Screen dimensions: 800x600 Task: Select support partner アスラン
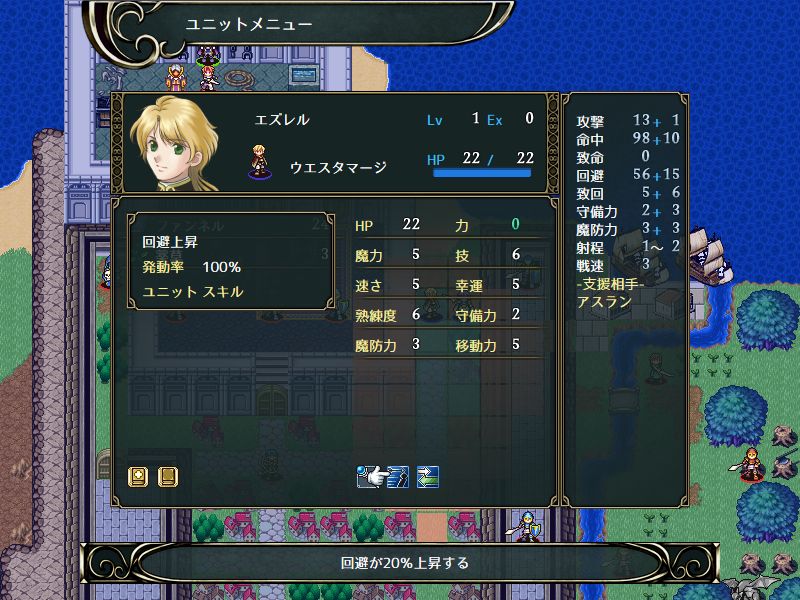pyautogui.click(x=604, y=301)
